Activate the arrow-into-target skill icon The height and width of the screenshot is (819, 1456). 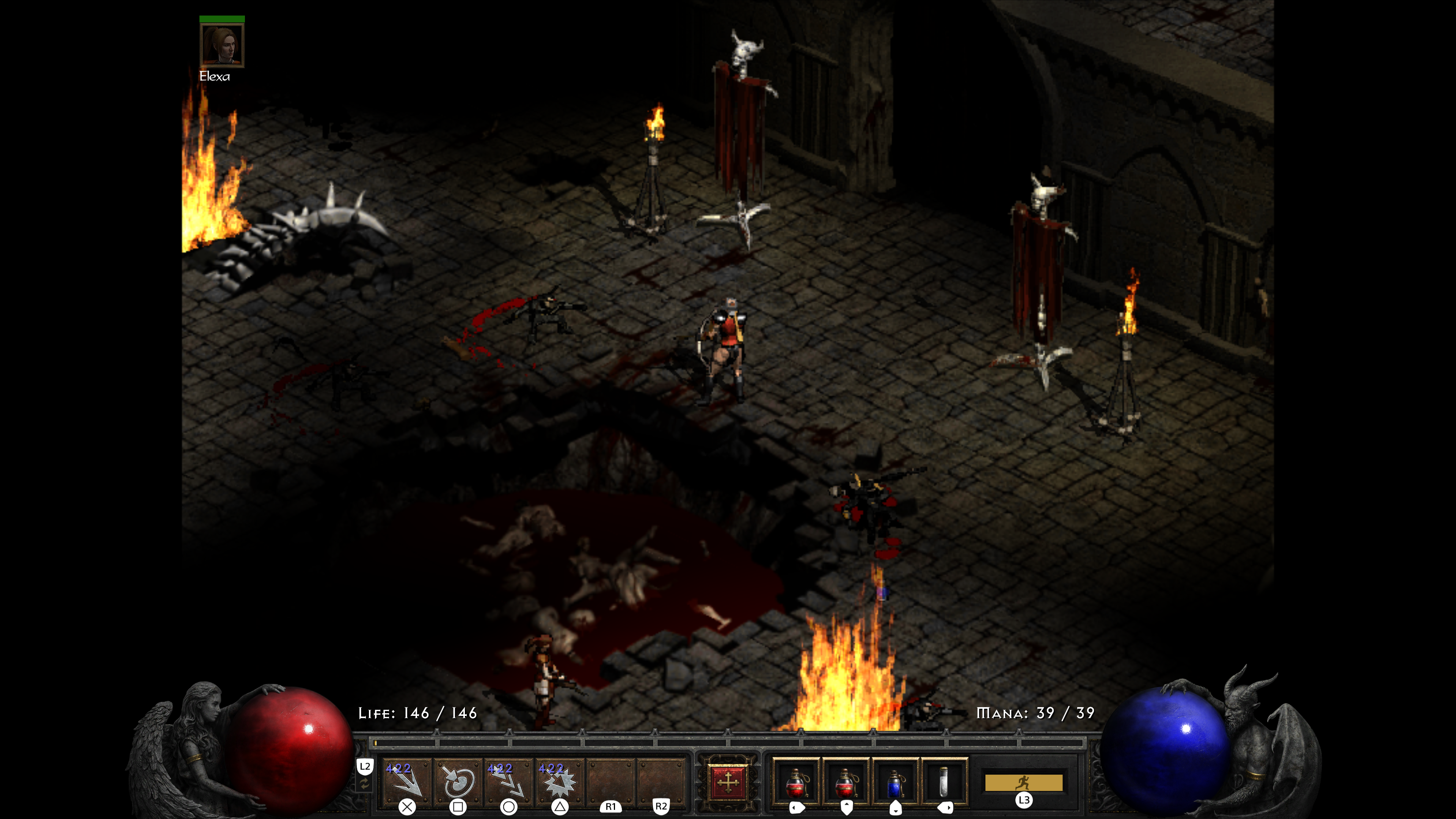pyautogui.click(x=457, y=782)
